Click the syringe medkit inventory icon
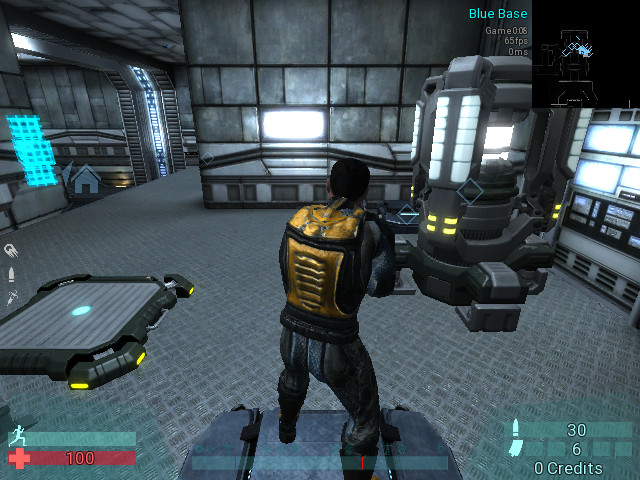 [11, 296]
